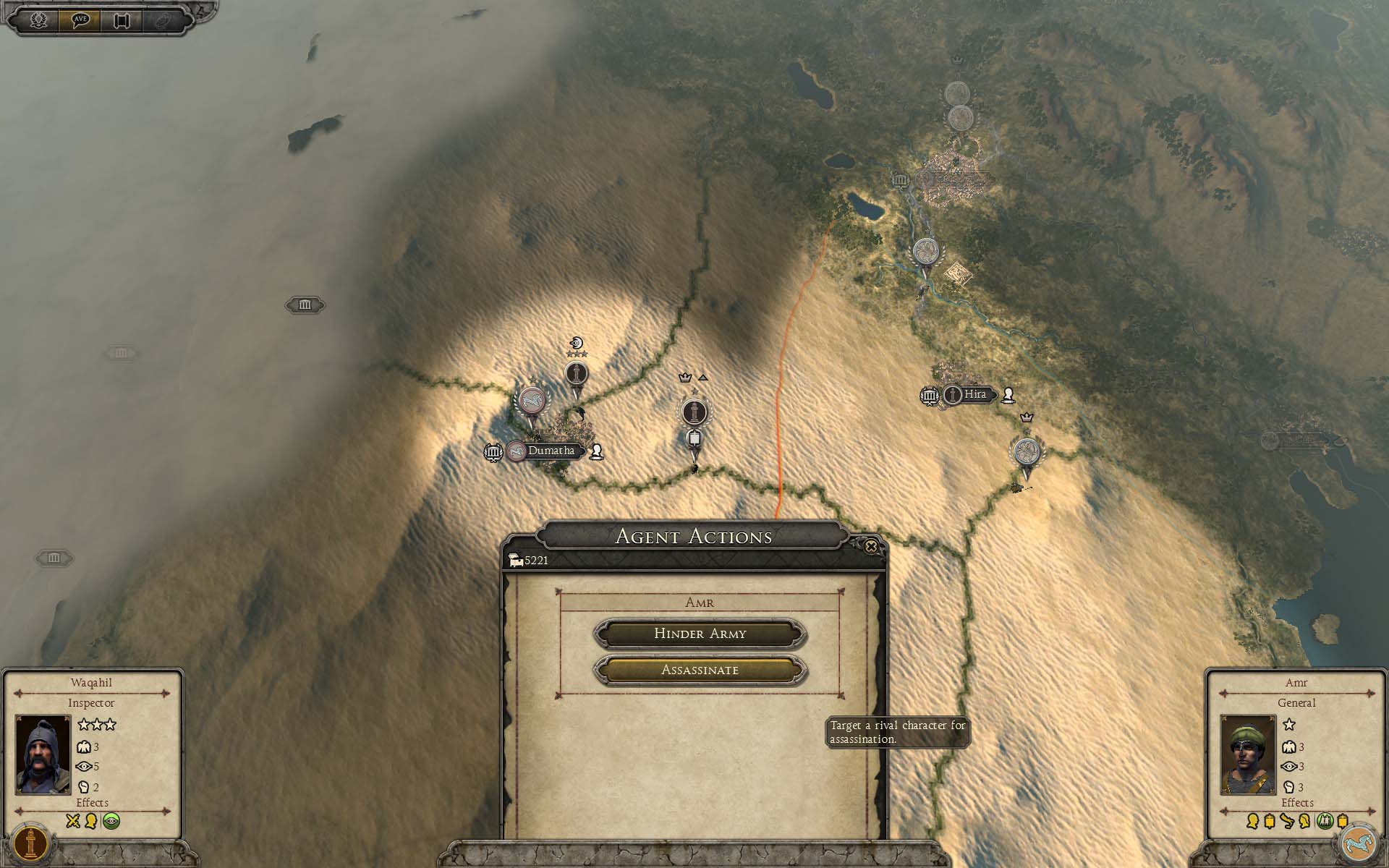Close the Agent Actions panel
This screenshot has width=1389, height=868.
(871, 547)
